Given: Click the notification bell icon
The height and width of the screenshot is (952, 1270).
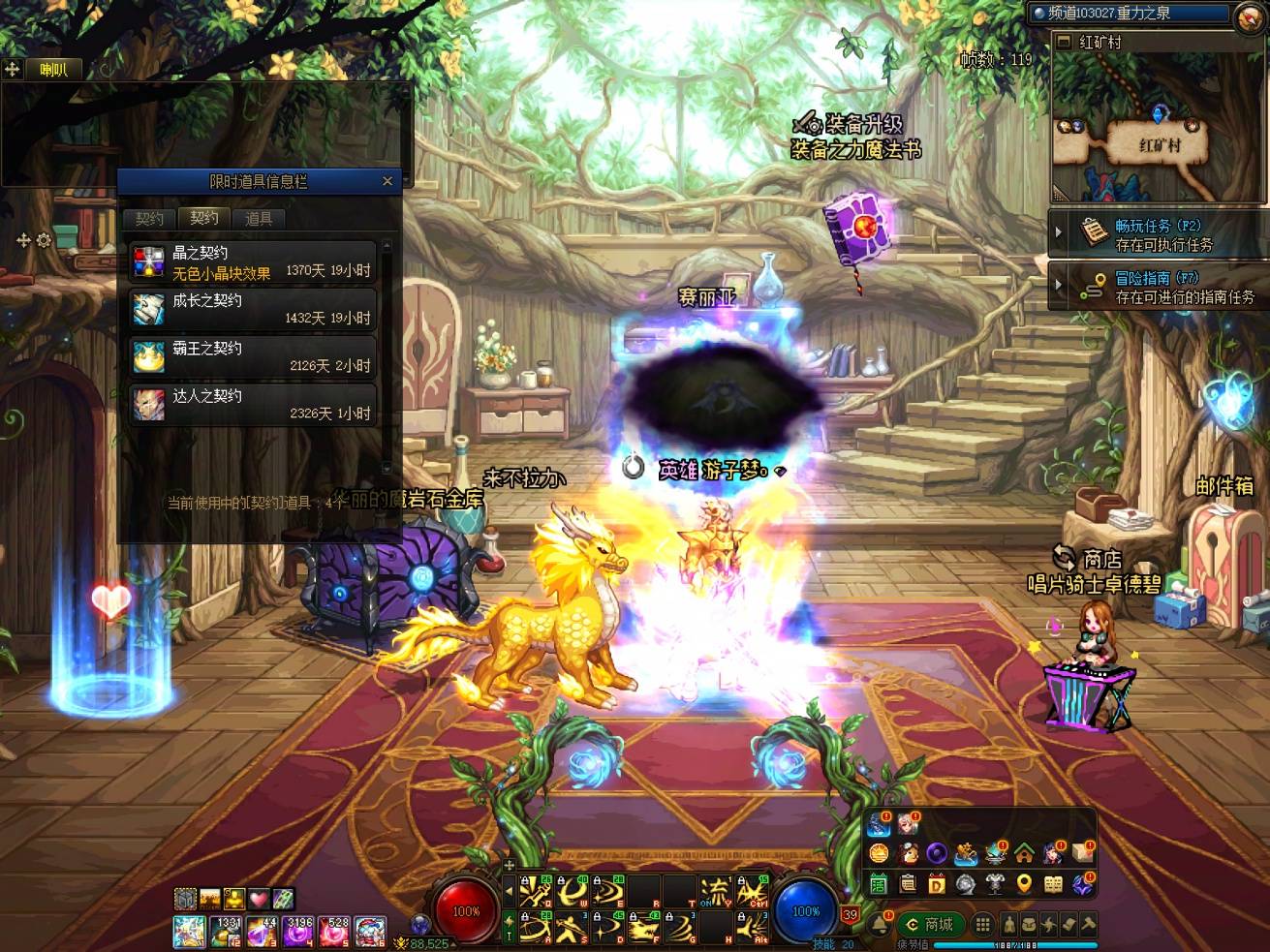Looking at the screenshot, I should 881,924.
